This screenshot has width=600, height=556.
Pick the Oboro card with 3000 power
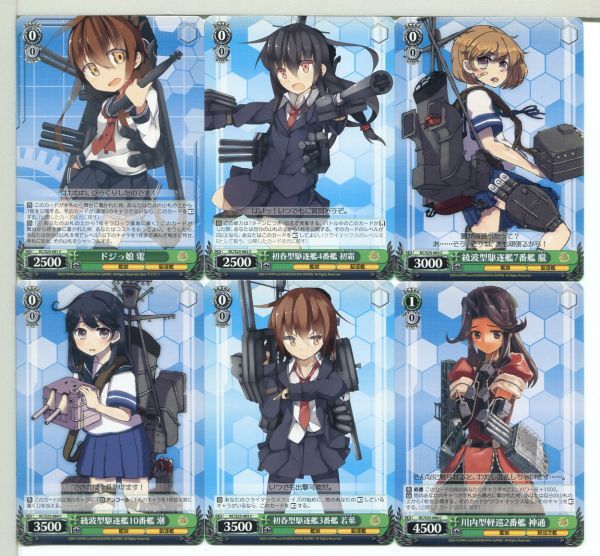[x=494, y=140]
